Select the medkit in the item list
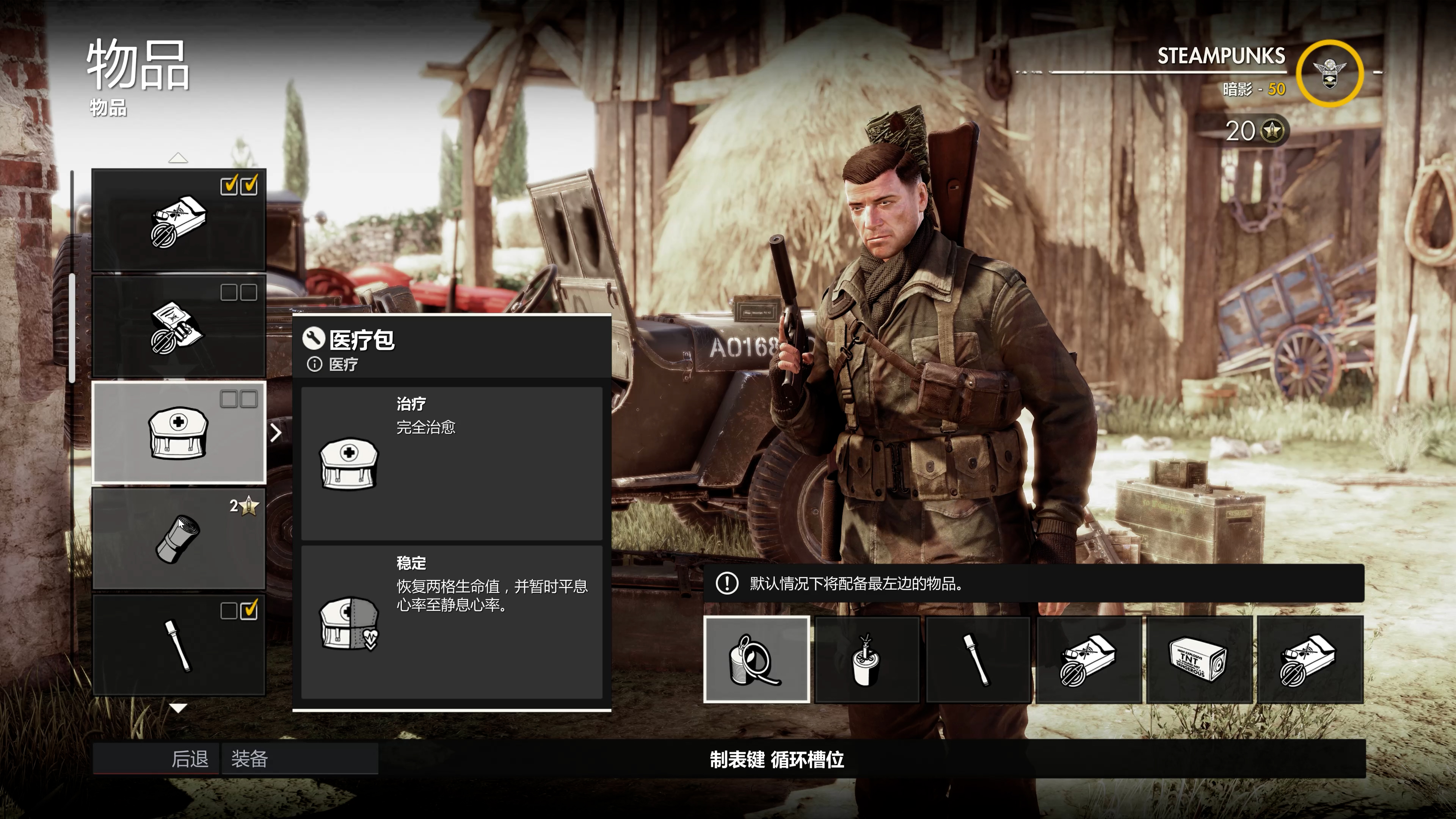1456x819 pixels. coord(179,432)
